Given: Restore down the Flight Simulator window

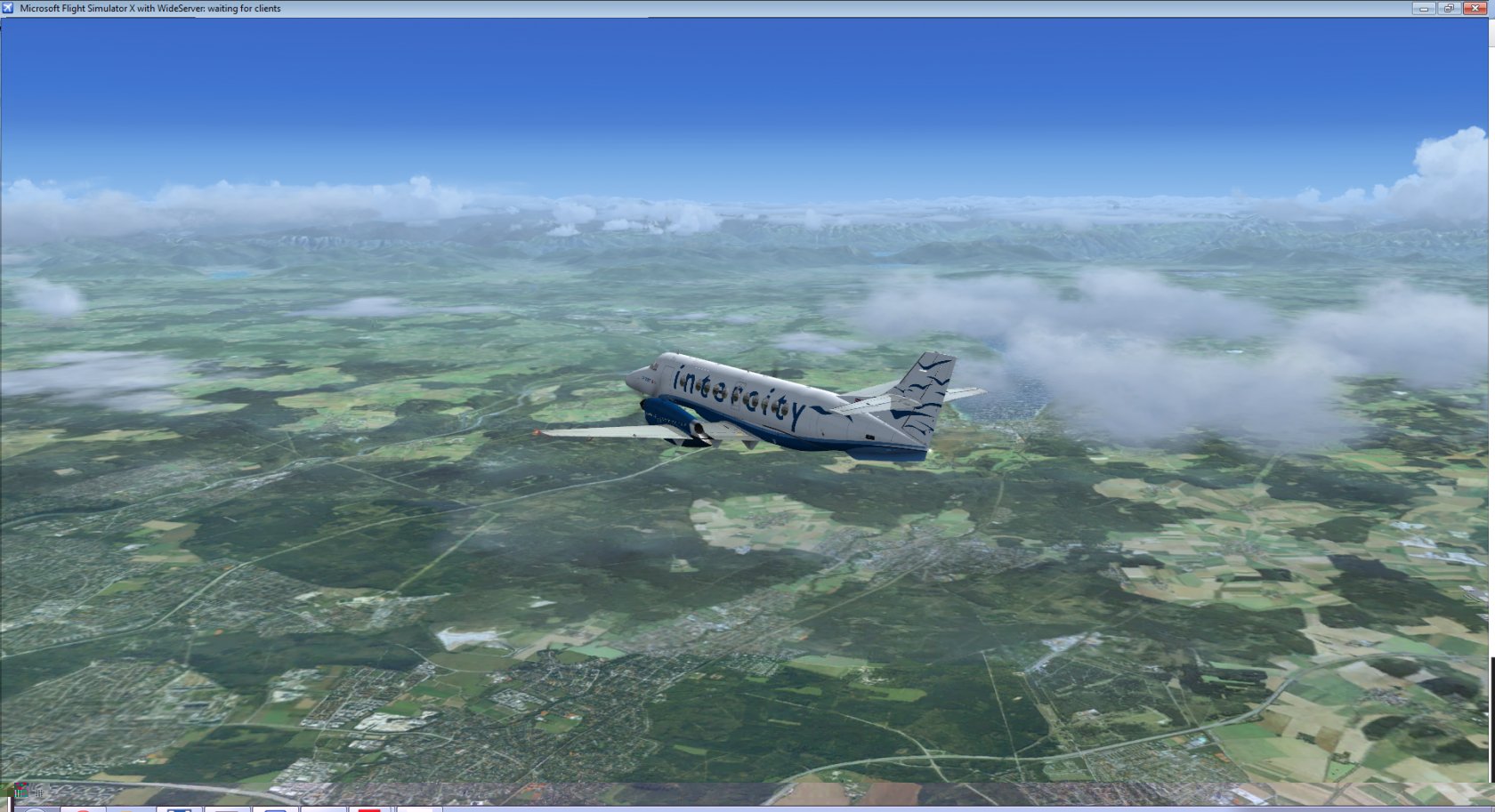Looking at the screenshot, I should click(1449, 8).
